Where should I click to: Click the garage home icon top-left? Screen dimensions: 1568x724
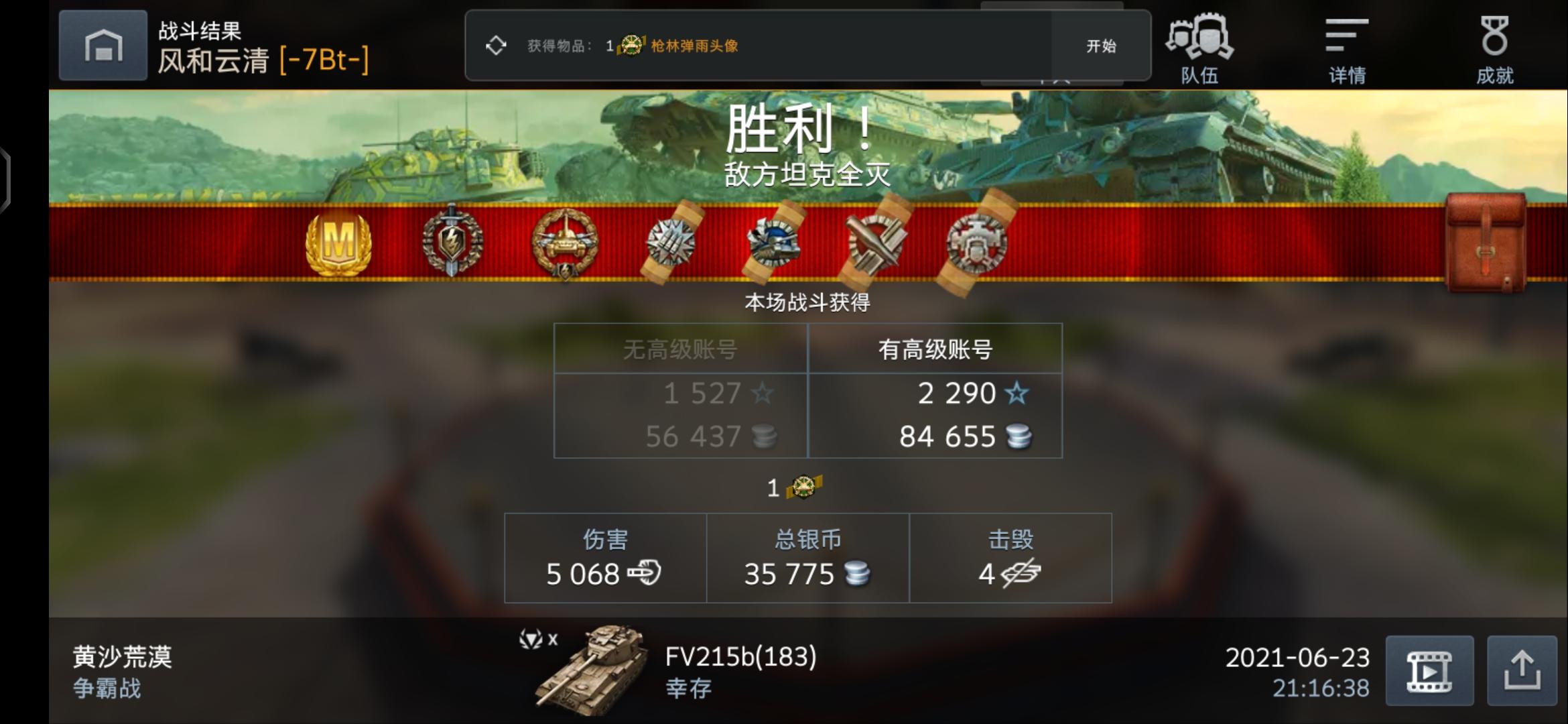[102, 45]
